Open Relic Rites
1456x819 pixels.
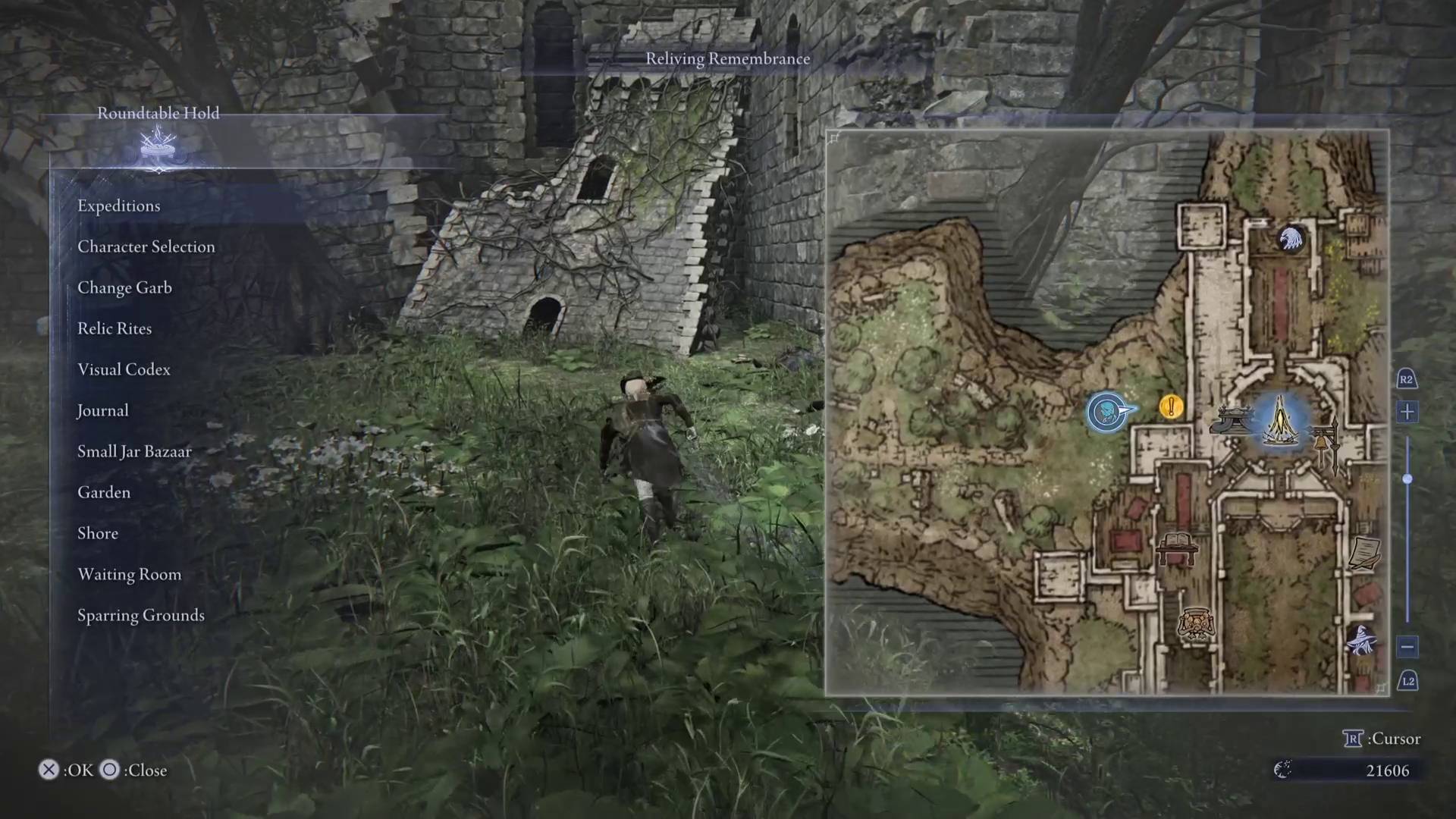tap(115, 328)
